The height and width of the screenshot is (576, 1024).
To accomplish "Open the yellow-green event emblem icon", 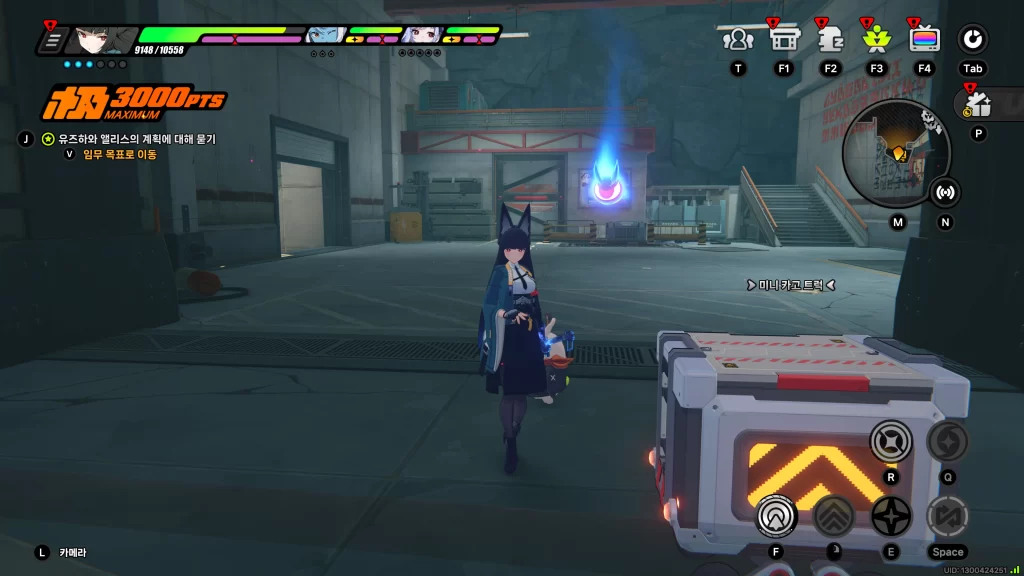I will click(x=876, y=39).
